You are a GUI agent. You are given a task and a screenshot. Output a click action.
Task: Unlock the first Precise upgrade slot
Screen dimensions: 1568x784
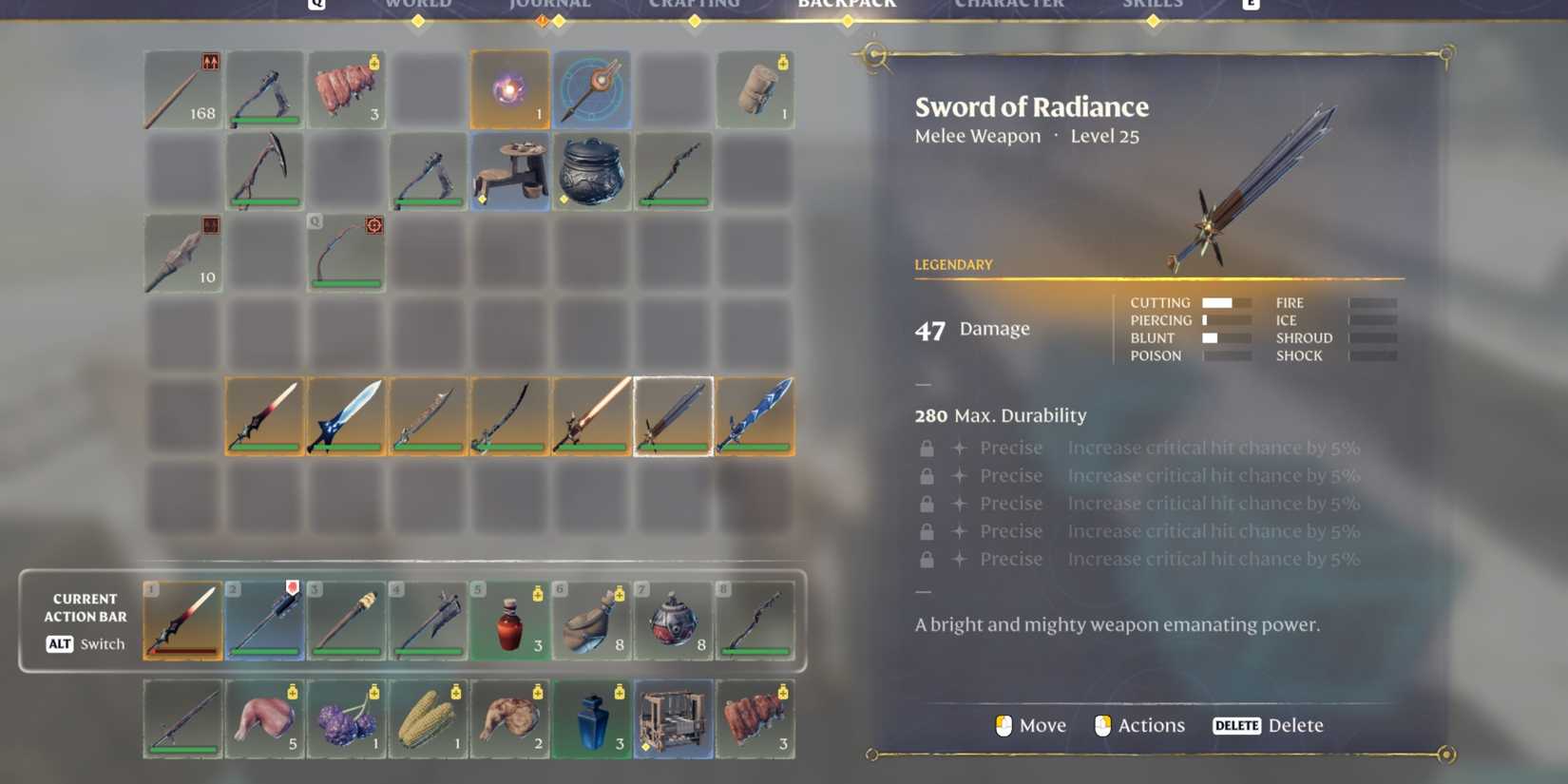(927, 447)
